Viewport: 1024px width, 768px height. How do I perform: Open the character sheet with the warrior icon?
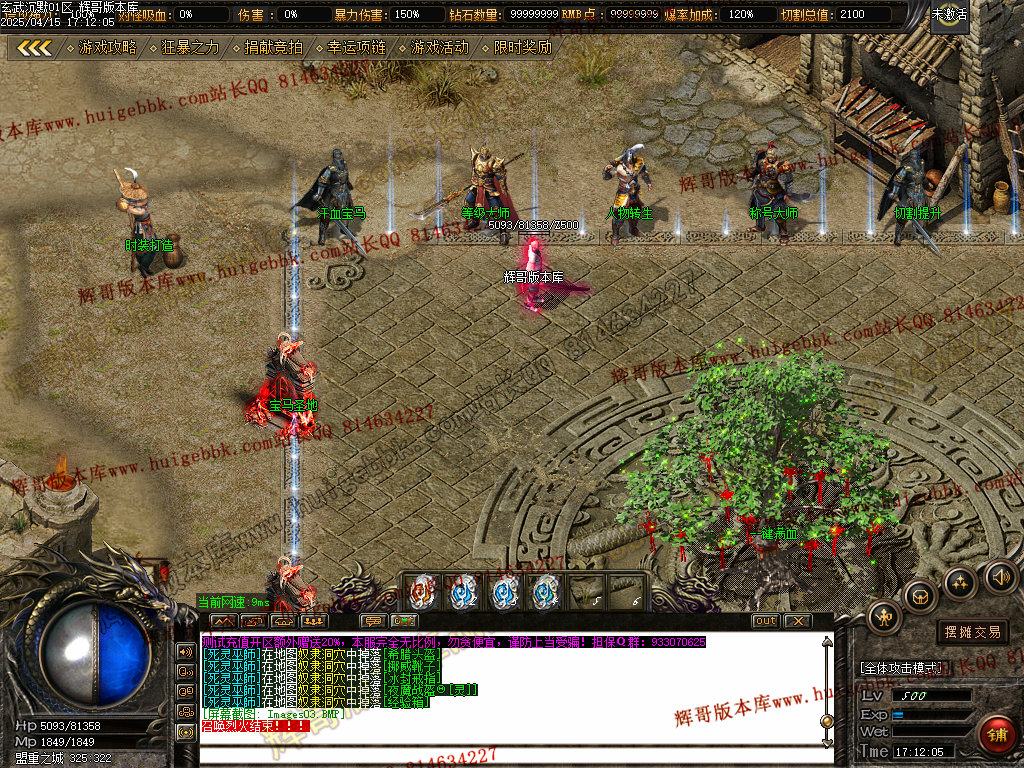(884, 617)
